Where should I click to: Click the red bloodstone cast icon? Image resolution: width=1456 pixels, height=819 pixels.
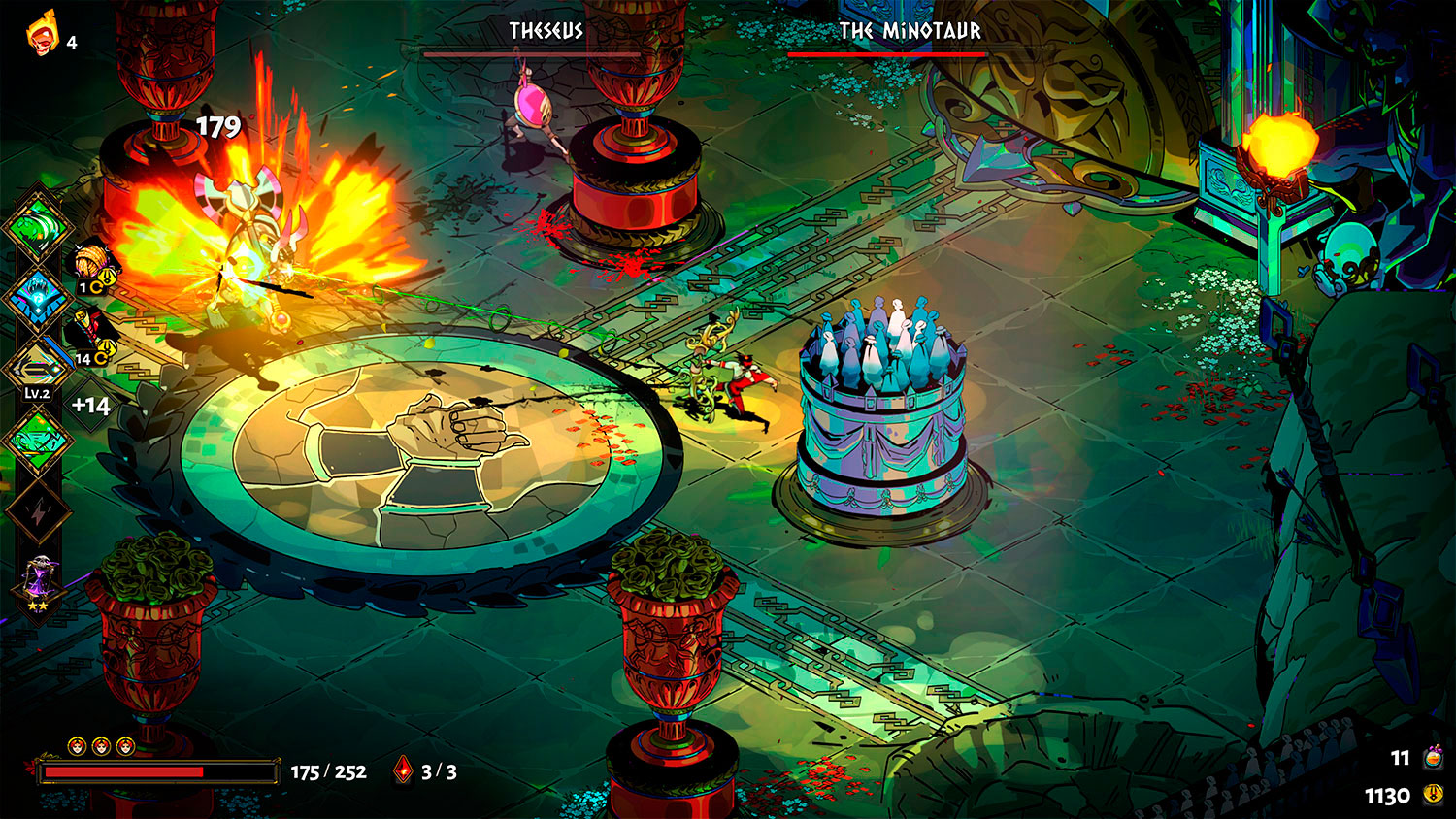pos(403,771)
